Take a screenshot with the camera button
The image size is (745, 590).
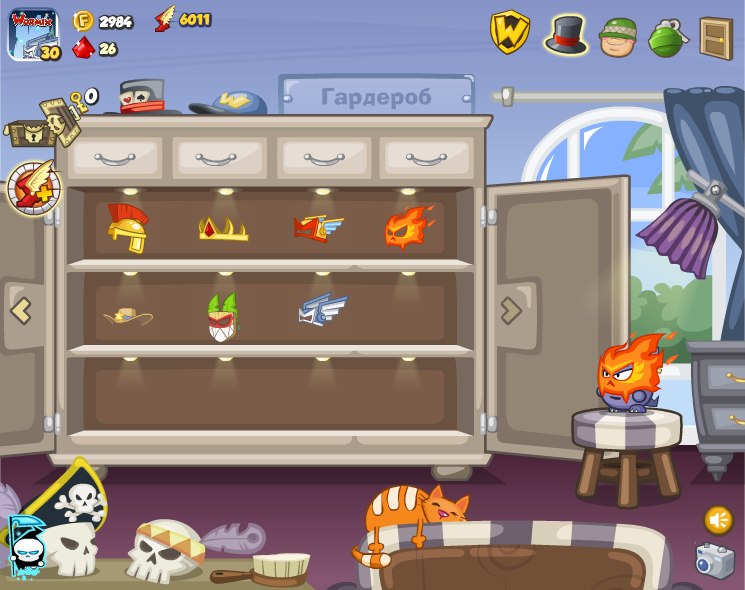[x=715, y=560]
